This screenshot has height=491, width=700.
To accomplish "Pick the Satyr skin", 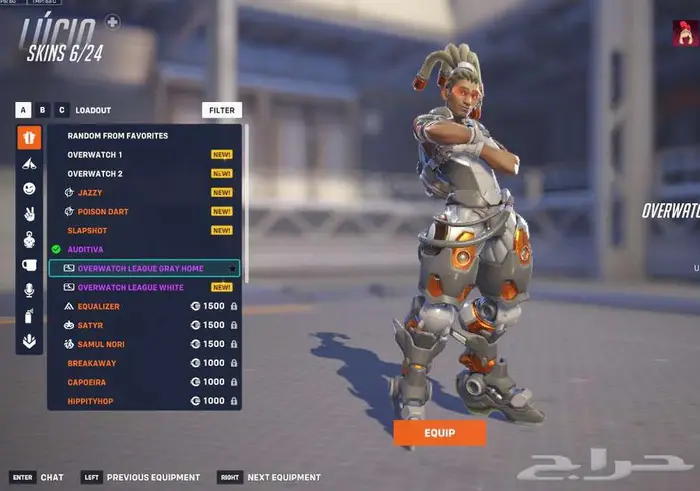I will point(90,325).
